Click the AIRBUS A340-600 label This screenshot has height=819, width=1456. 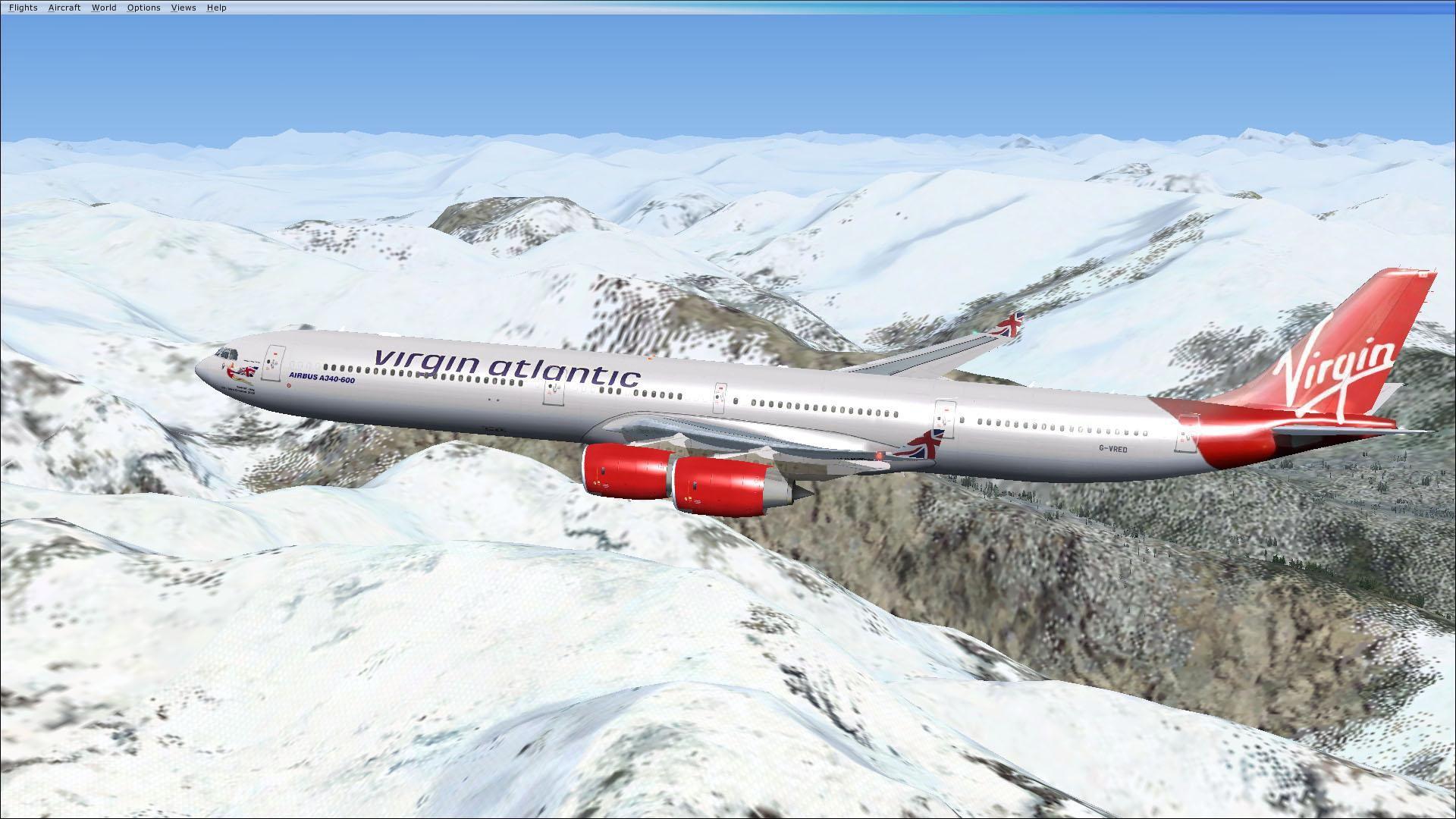point(322,377)
